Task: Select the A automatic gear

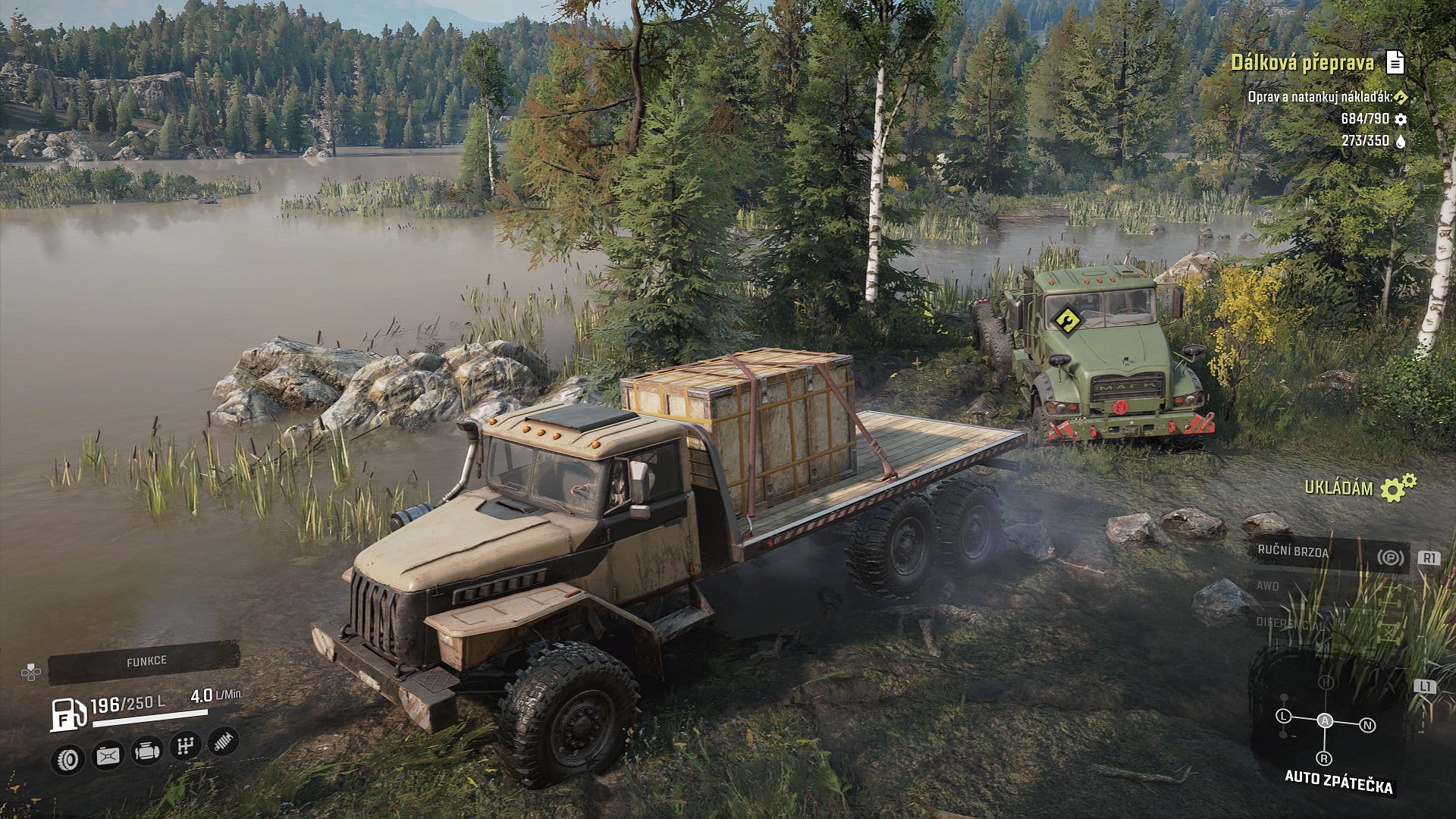Action: point(1325,720)
